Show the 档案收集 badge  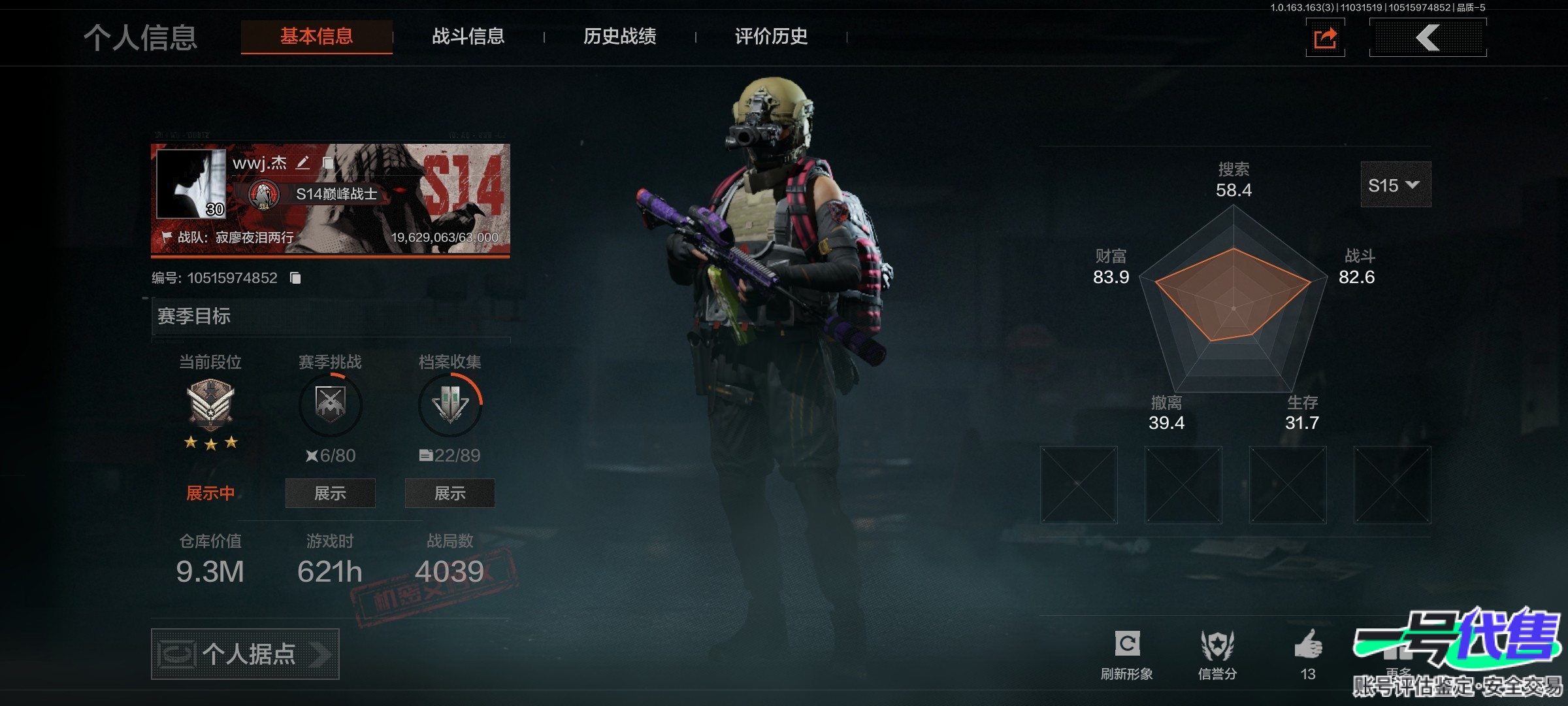449,493
